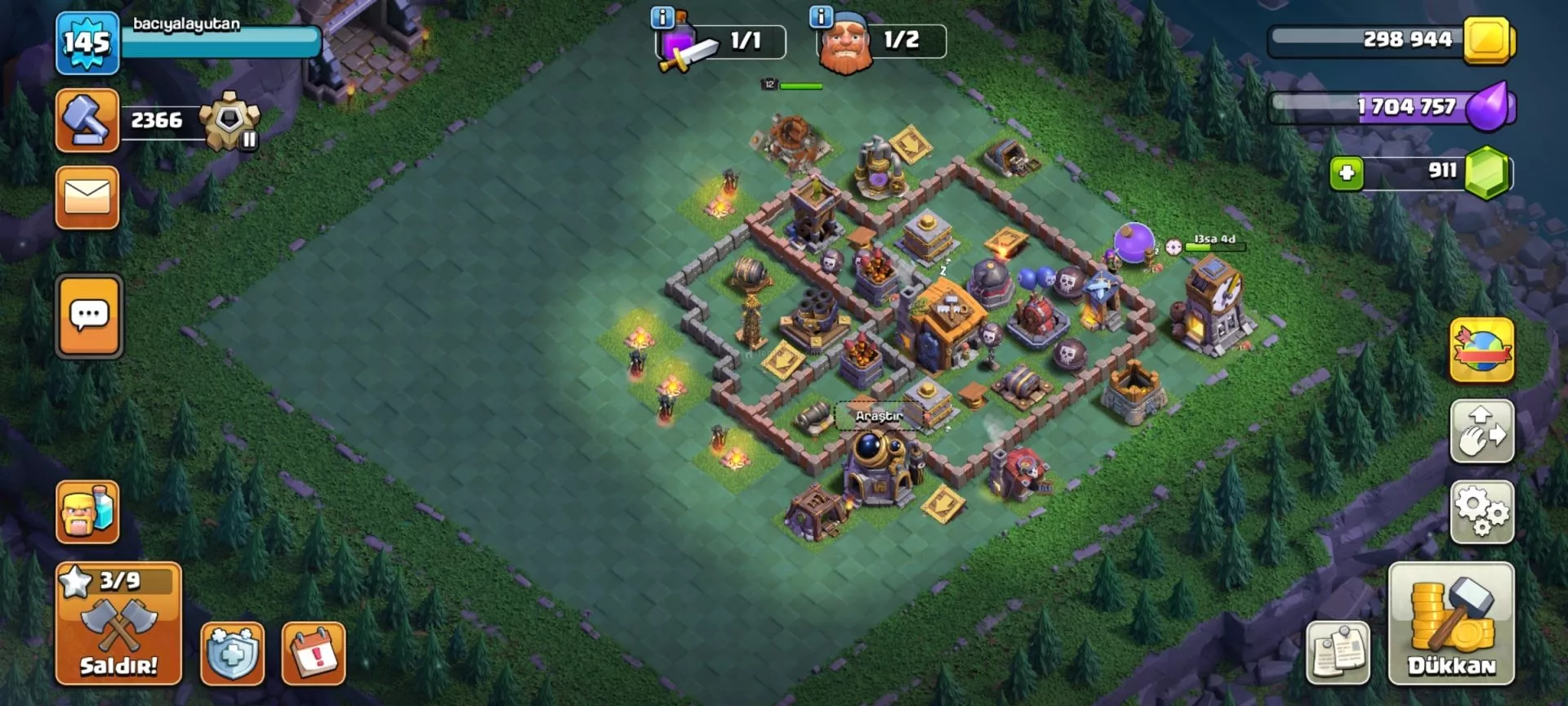The image size is (1568, 706).
Task: Click the hand with arrows button
Action: tap(1481, 431)
